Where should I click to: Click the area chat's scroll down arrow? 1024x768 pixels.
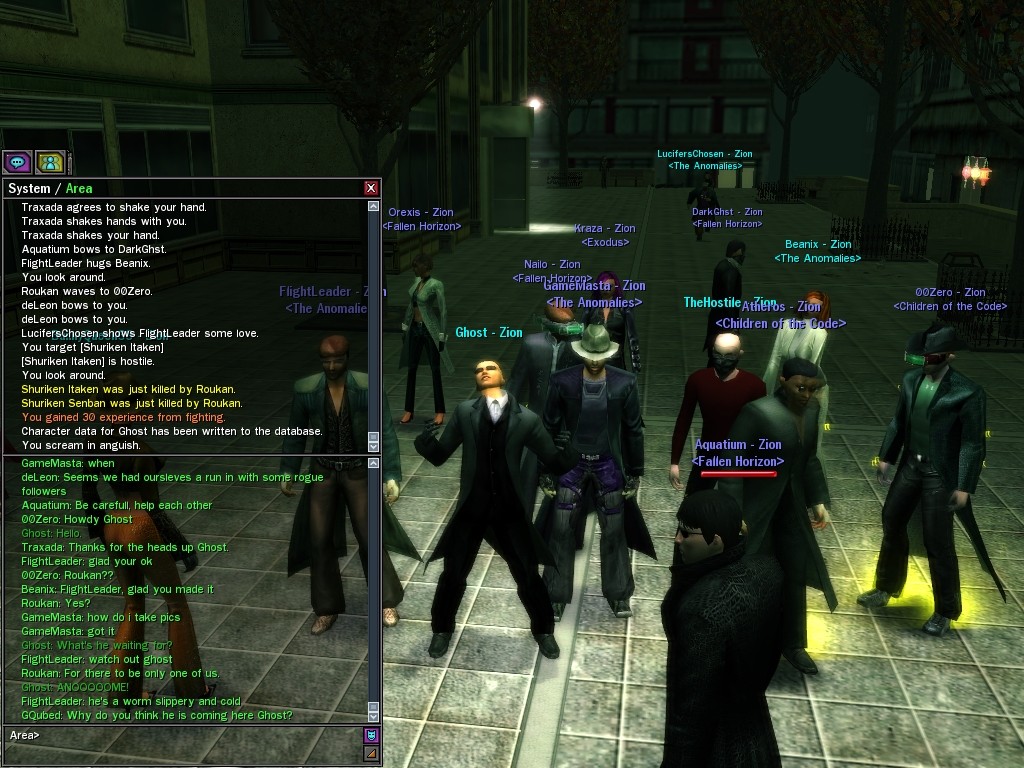(x=373, y=716)
